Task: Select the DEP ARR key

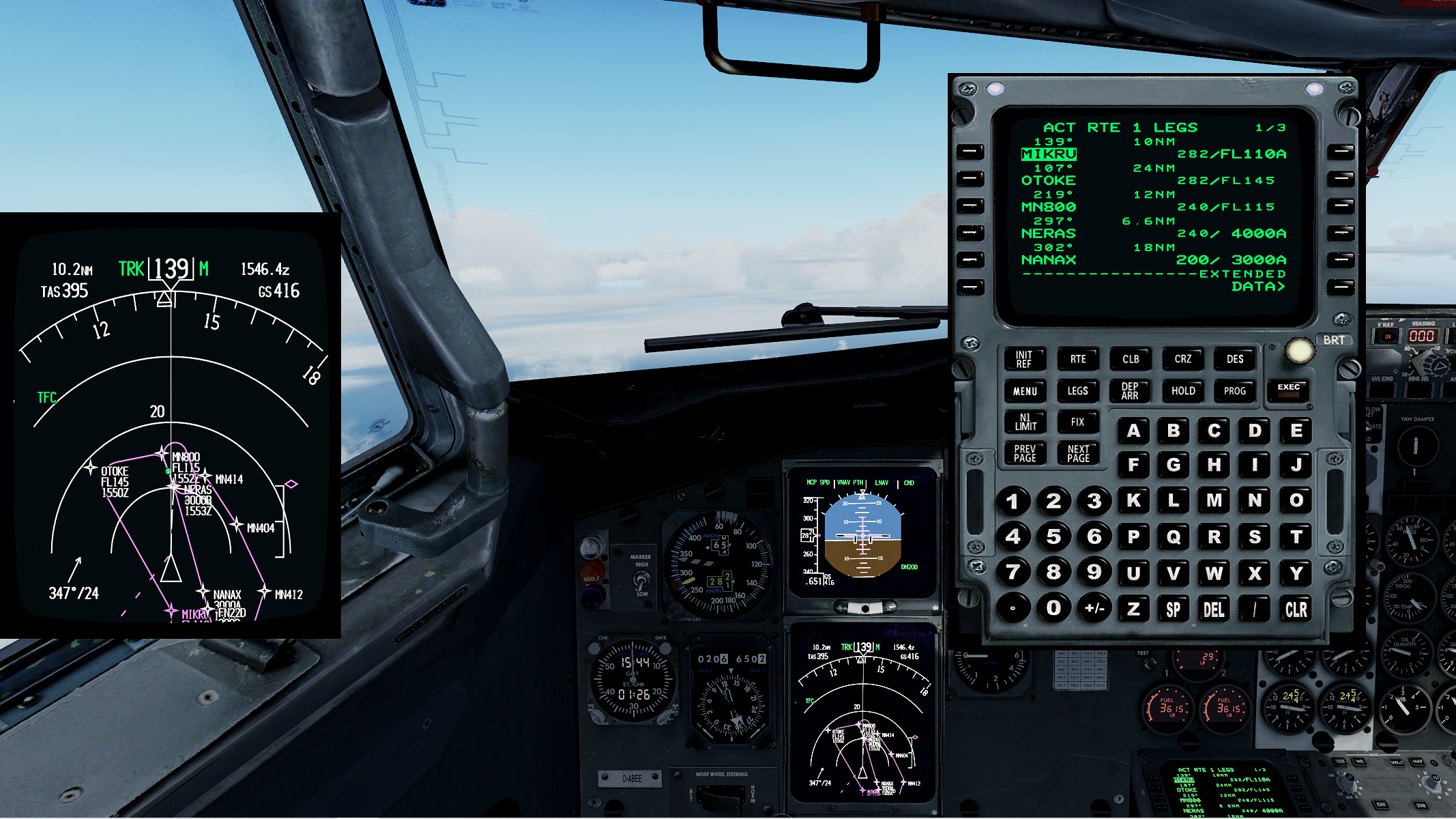Action: tap(1129, 390)
